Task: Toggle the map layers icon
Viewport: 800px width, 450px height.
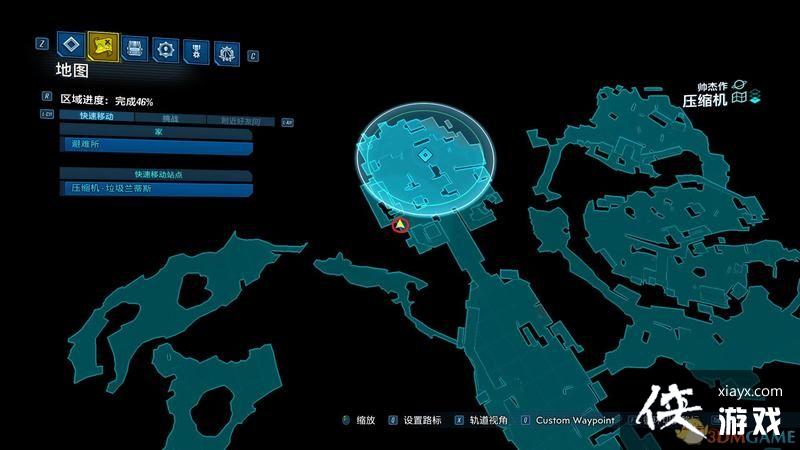Action: tap(756, 97)
